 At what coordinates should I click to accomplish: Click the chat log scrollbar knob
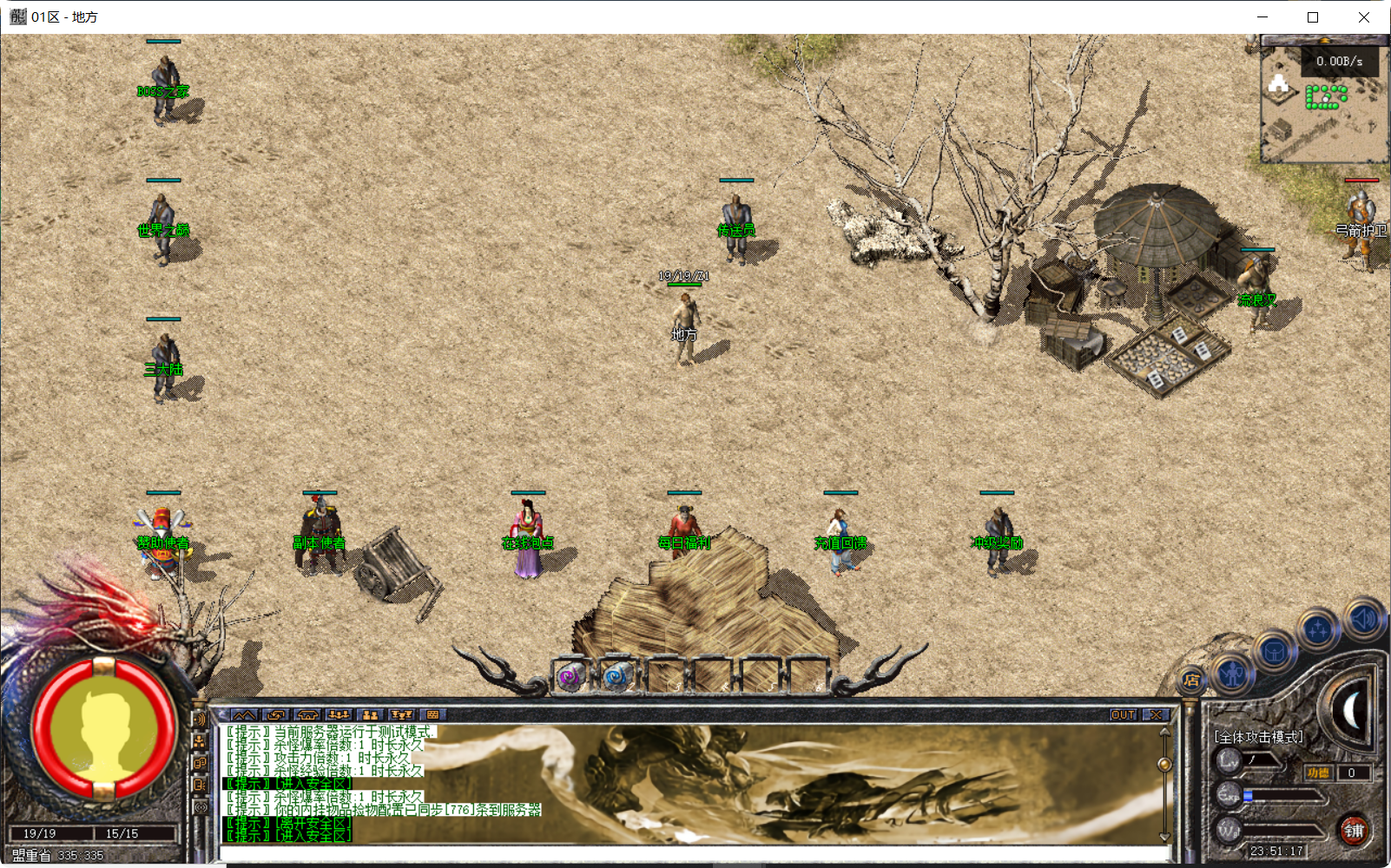(1164, 764)
